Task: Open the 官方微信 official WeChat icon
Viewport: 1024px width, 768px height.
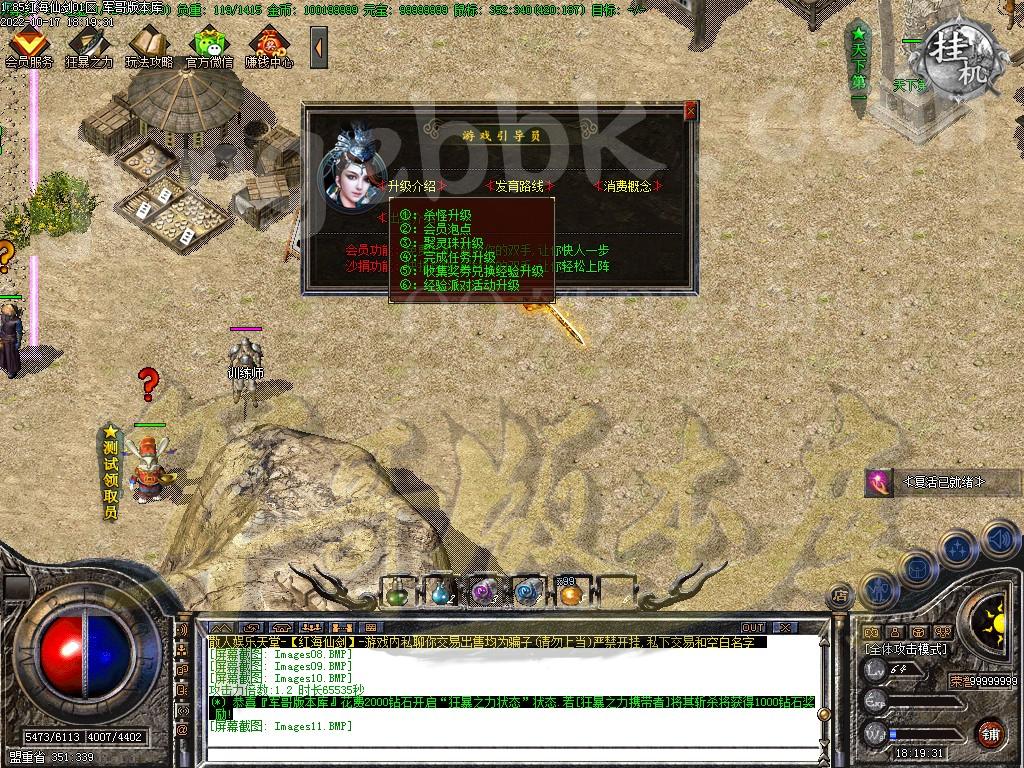Action: [209, 46]
